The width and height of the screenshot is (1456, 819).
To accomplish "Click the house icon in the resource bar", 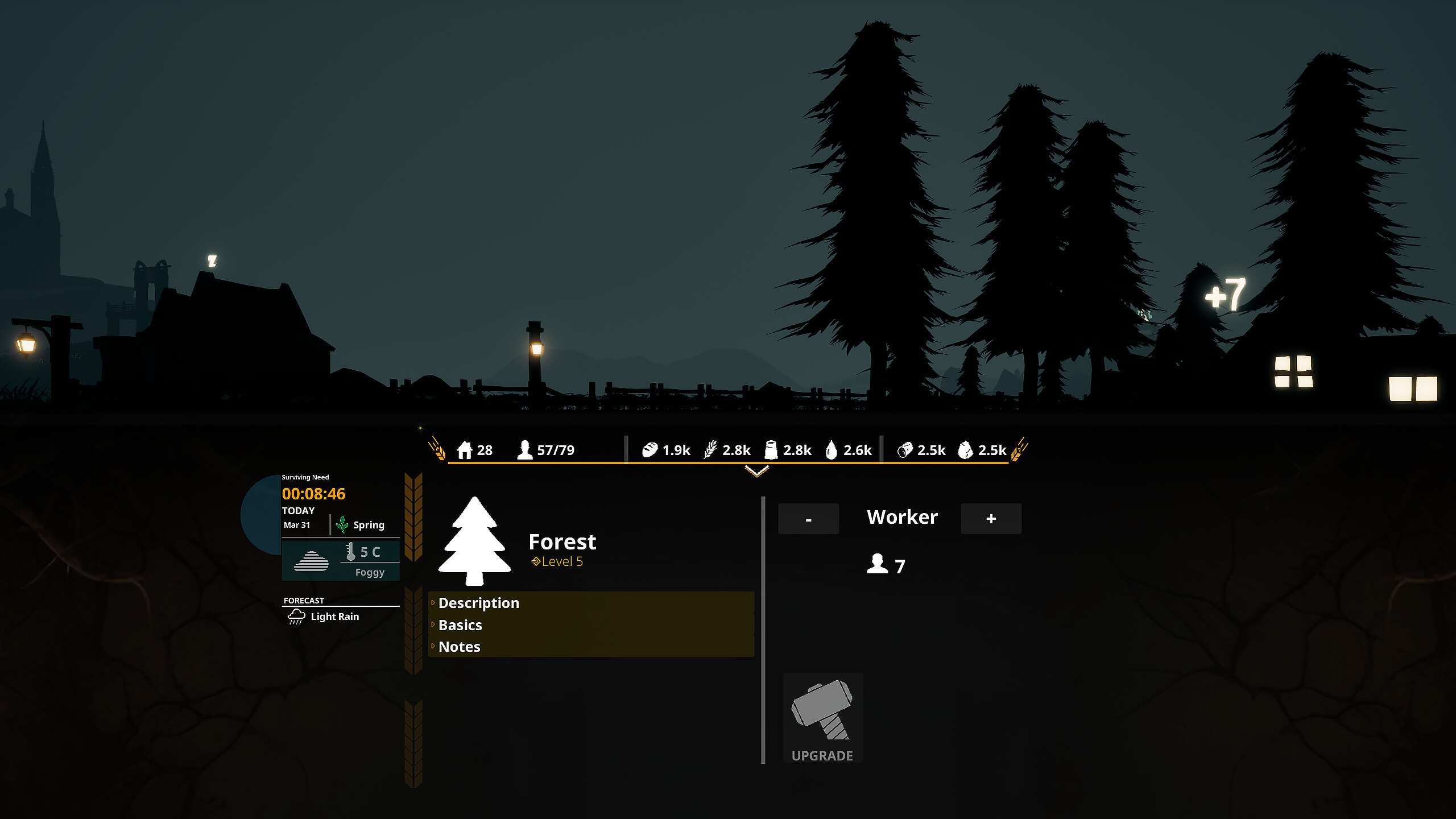I will coord(466,450).
